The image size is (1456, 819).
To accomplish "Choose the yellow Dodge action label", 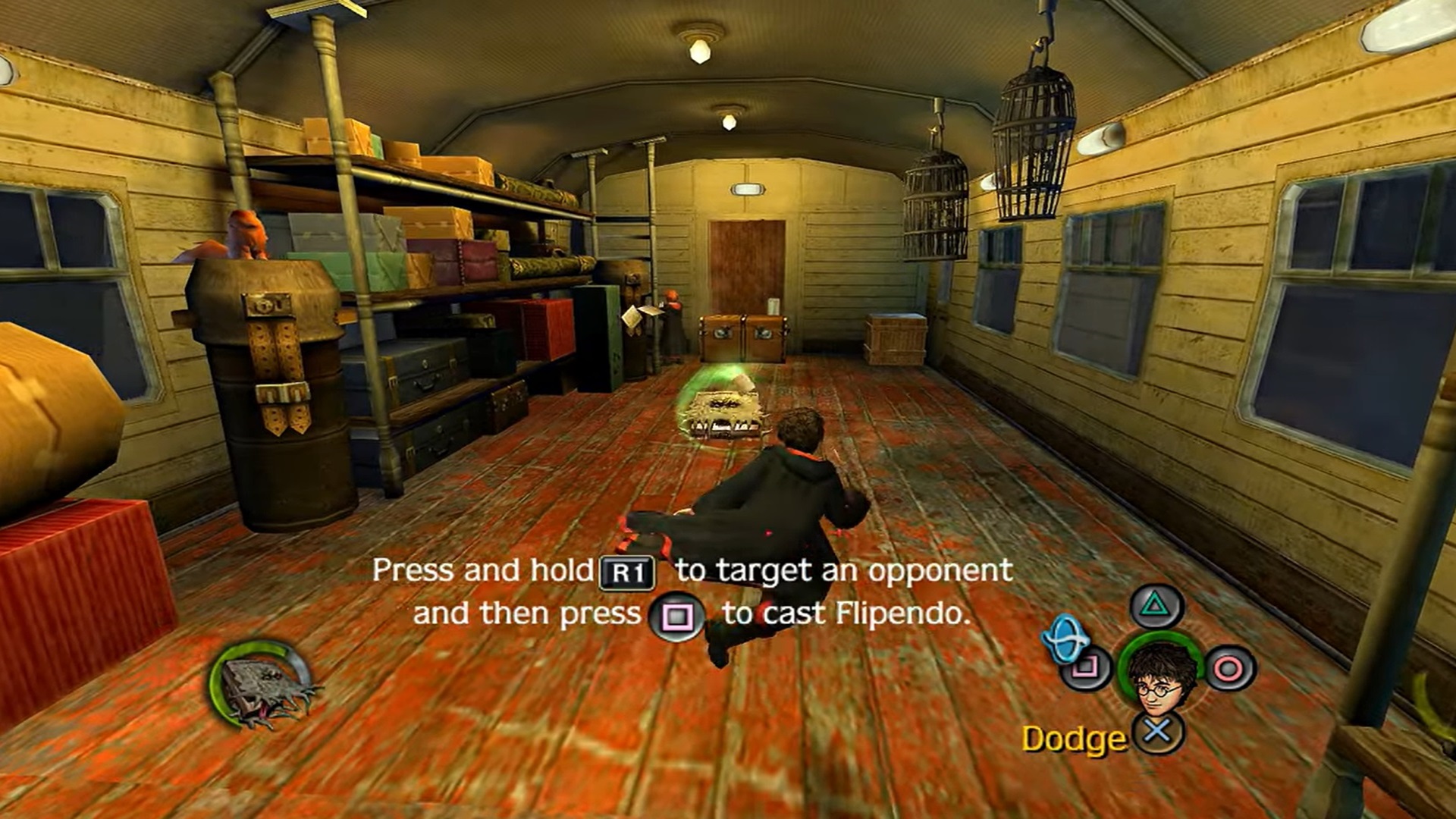I will 1074,739.
